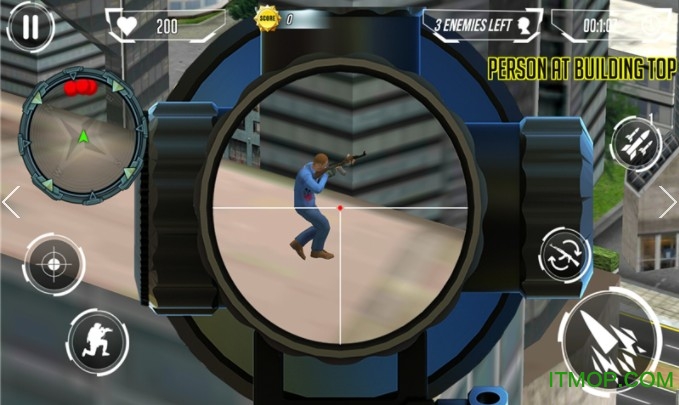Switch weapon with the circular arrows button

566,254
